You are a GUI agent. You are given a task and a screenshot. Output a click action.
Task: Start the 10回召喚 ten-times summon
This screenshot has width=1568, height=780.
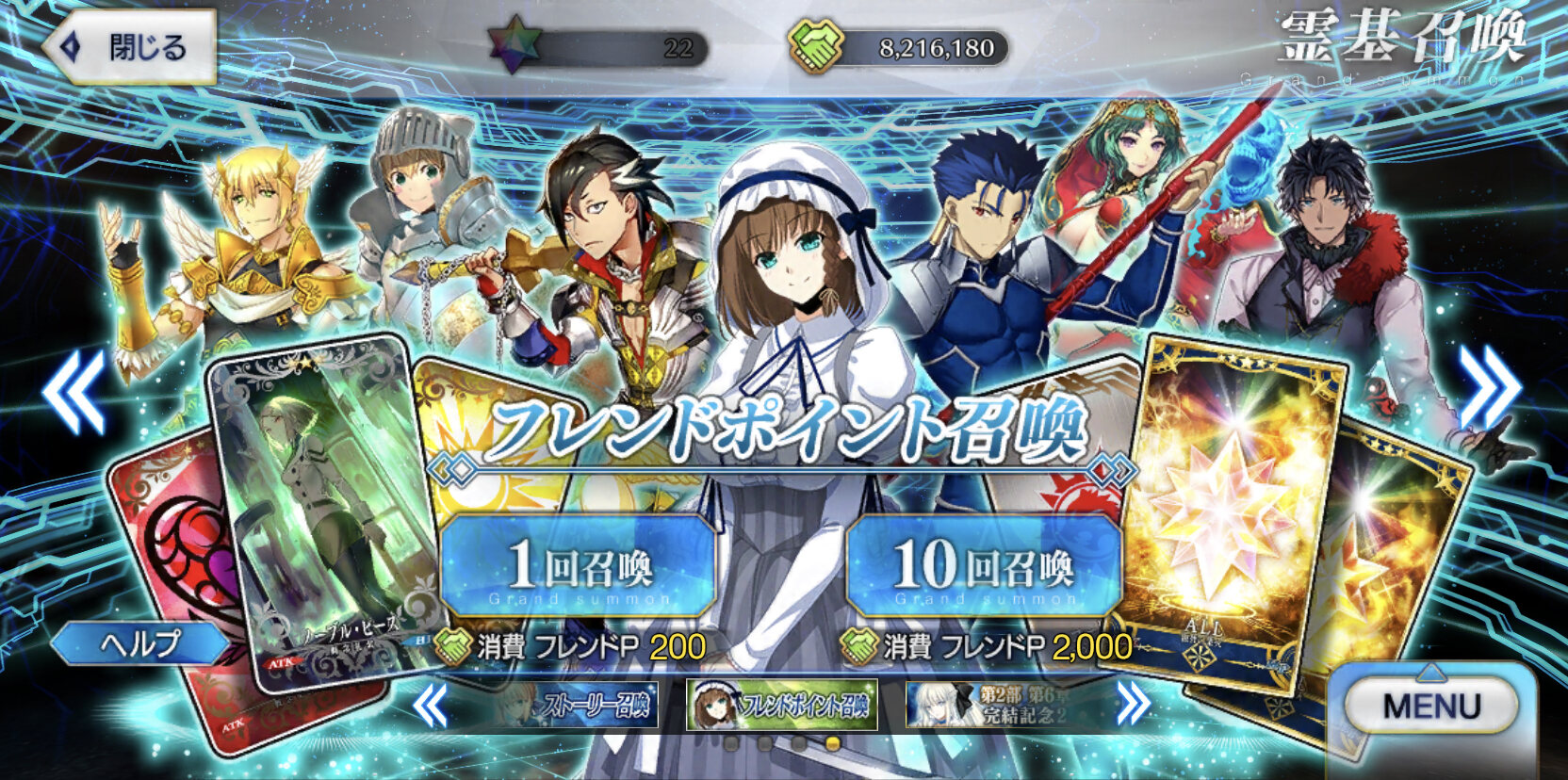[x=984, y=565]
